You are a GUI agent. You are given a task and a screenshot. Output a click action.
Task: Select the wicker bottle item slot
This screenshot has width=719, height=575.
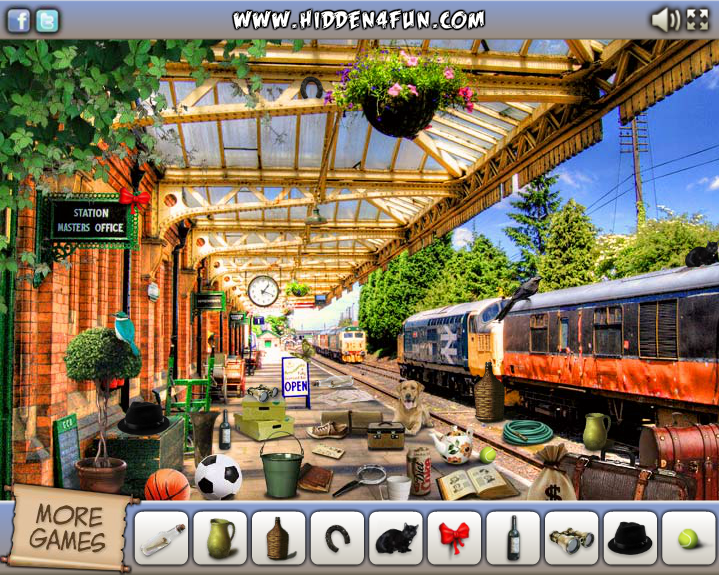[278, 538]
